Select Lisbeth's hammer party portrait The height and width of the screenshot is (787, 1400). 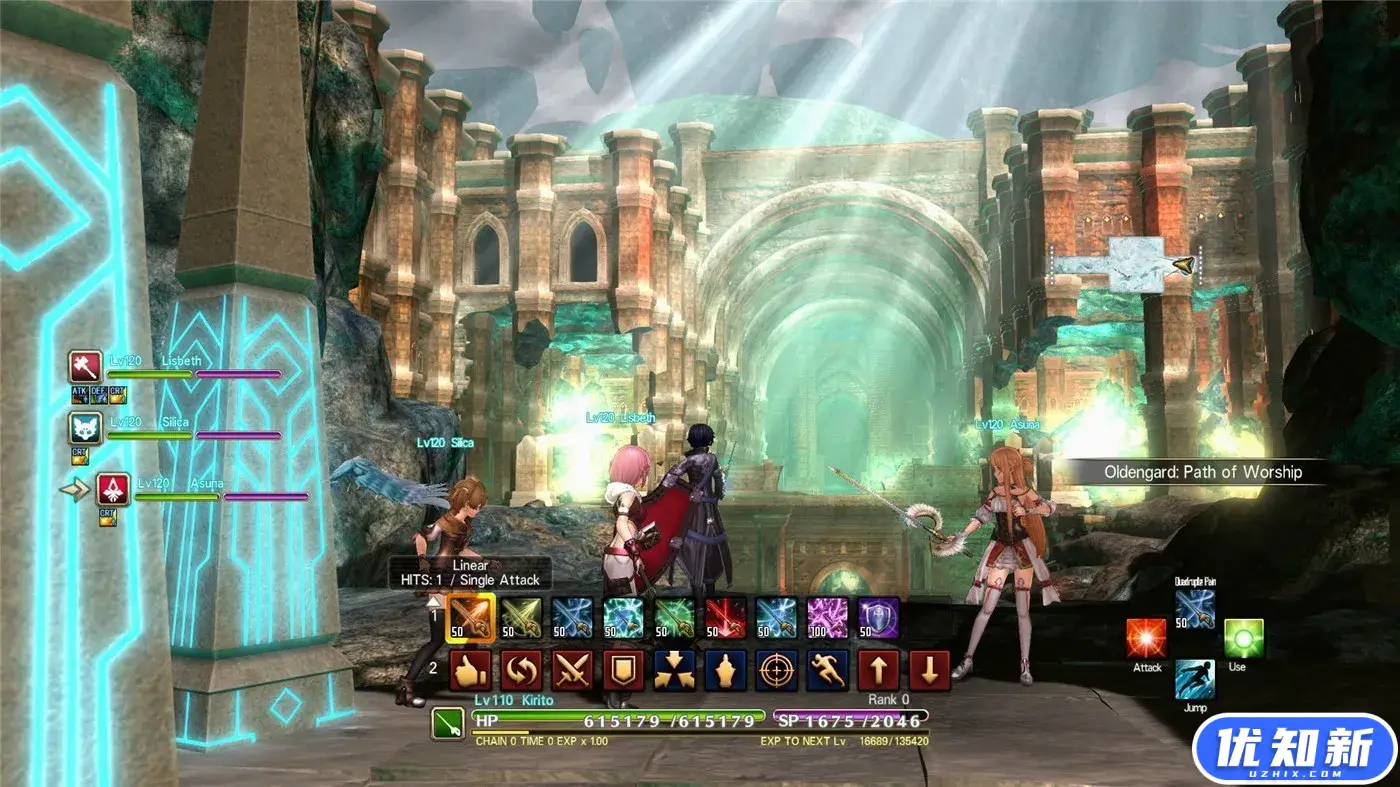pos(86,366)
